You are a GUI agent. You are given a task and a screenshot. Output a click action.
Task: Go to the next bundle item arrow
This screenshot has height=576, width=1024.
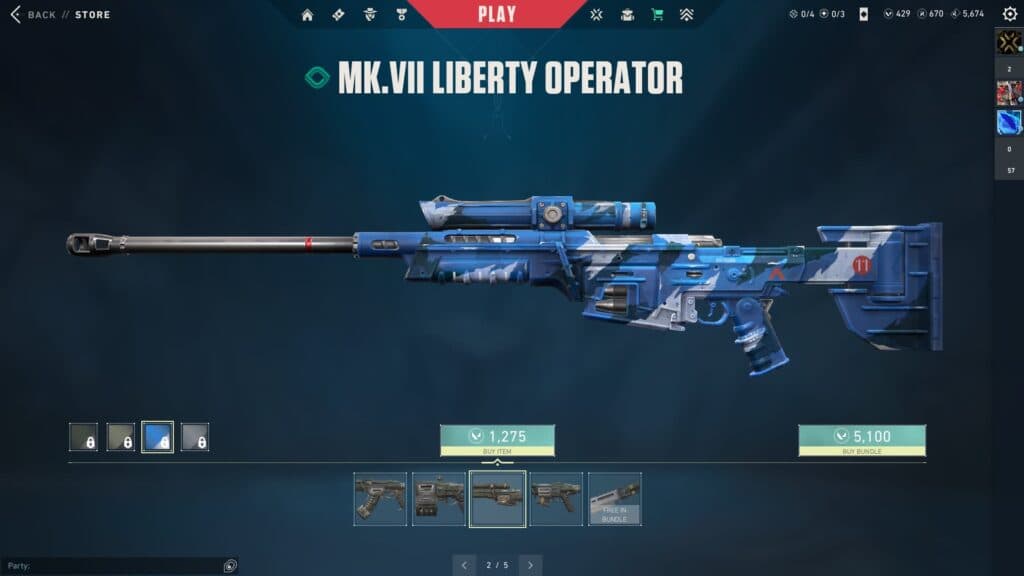tap(530, 565)
